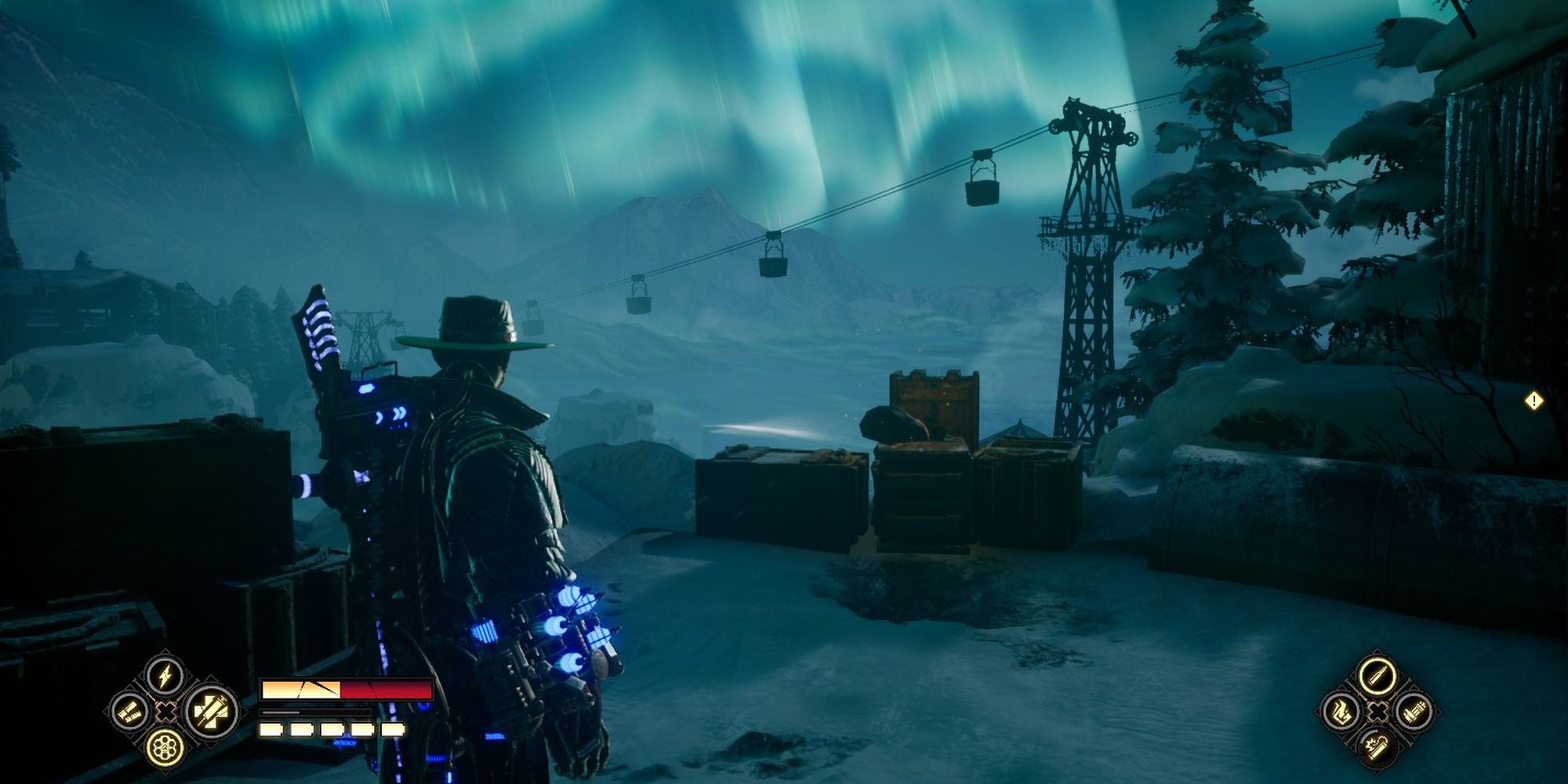Toggle the highlighted bullet ability in the right wheel

click(1378, 676)
